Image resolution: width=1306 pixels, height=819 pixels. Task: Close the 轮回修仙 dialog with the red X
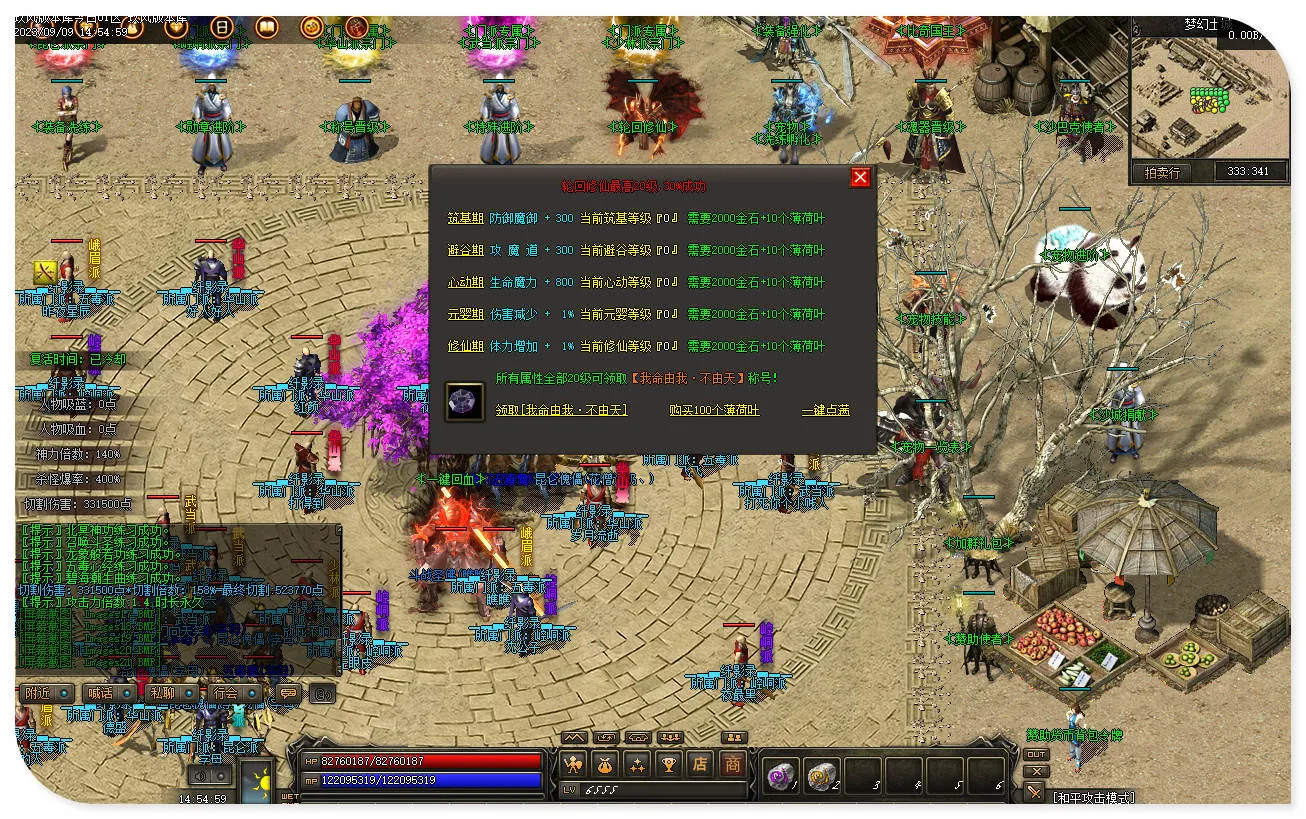860,178
